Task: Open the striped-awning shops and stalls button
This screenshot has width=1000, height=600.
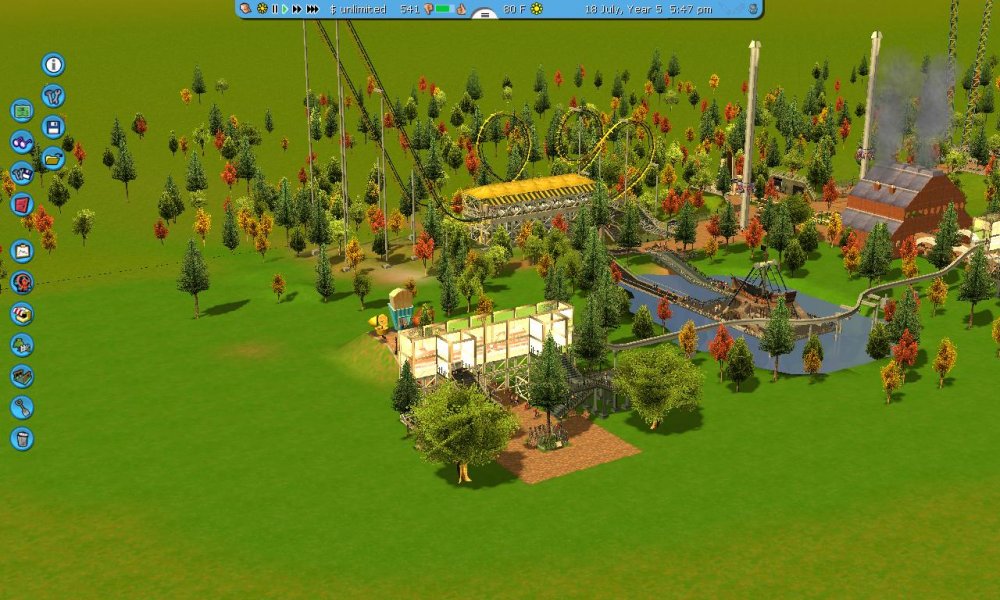Action: click(x=22, y=313)
